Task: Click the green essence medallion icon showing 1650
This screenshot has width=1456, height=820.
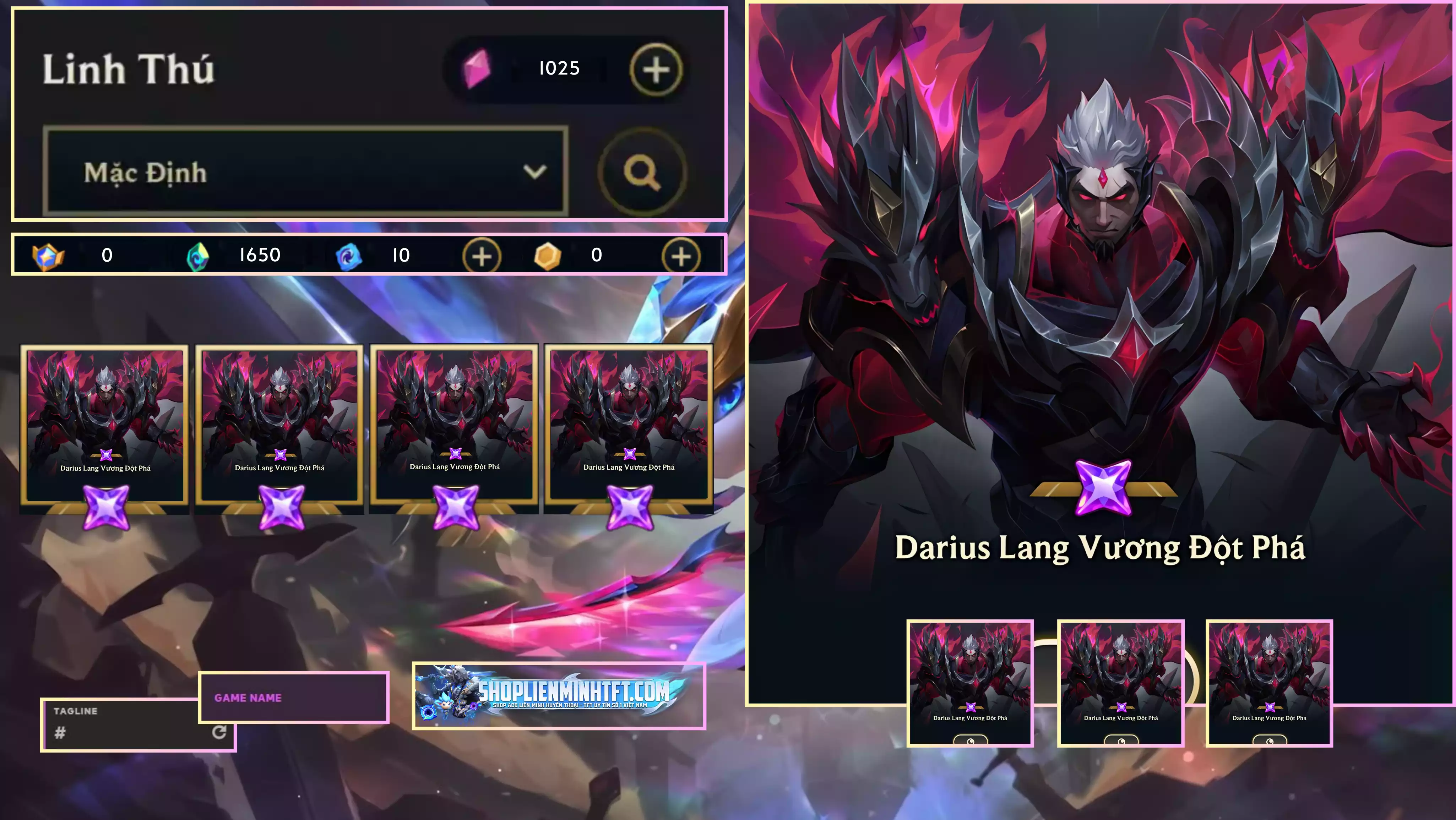Action: tap(197, 255)
